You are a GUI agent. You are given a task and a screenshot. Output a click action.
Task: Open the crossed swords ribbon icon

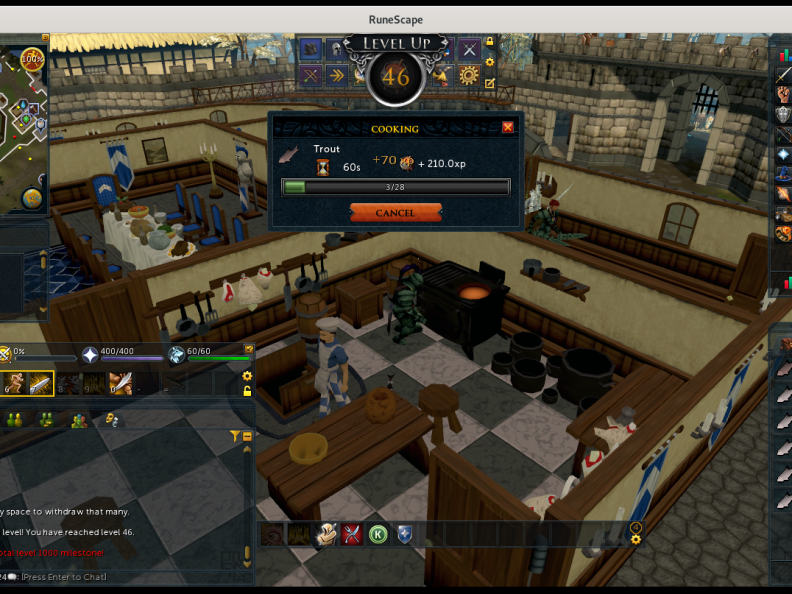tap(469, 49)
